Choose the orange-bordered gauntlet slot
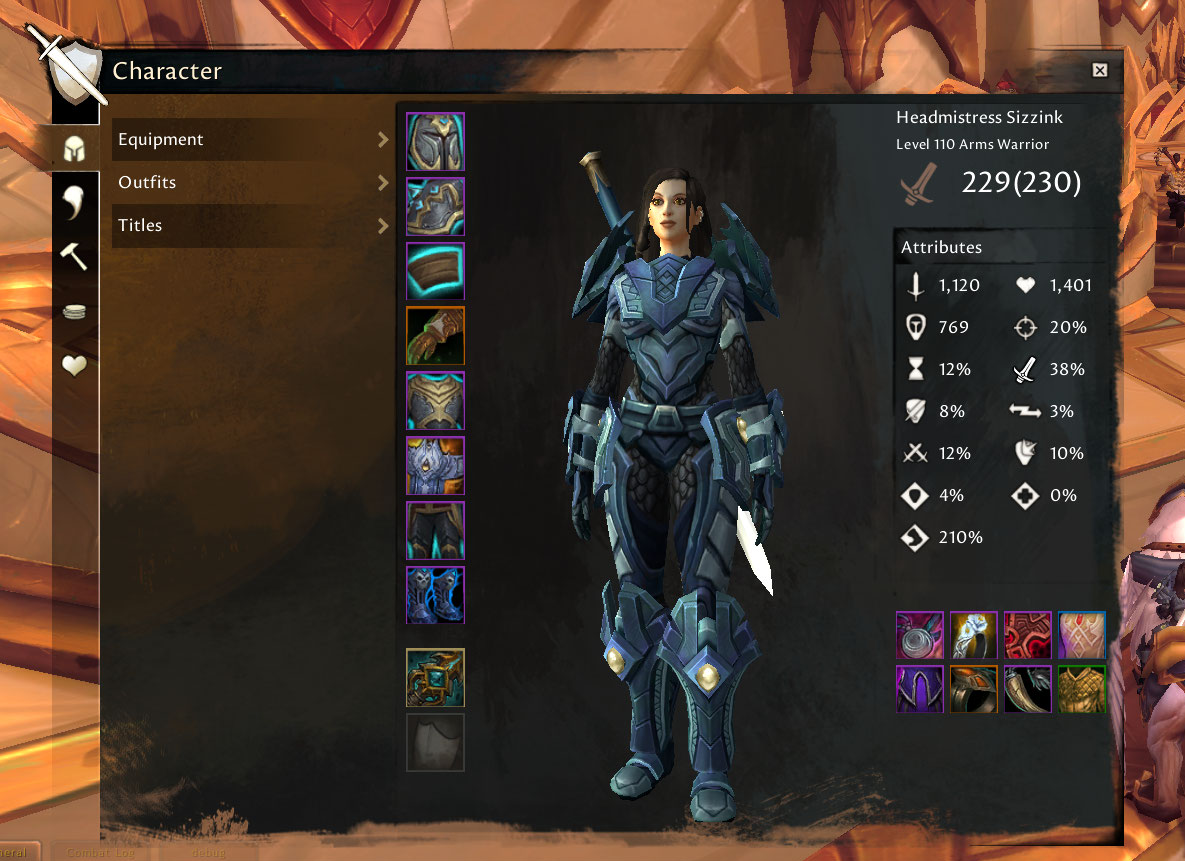Viewport: 1185px width, 861px height. coord(435,336)
